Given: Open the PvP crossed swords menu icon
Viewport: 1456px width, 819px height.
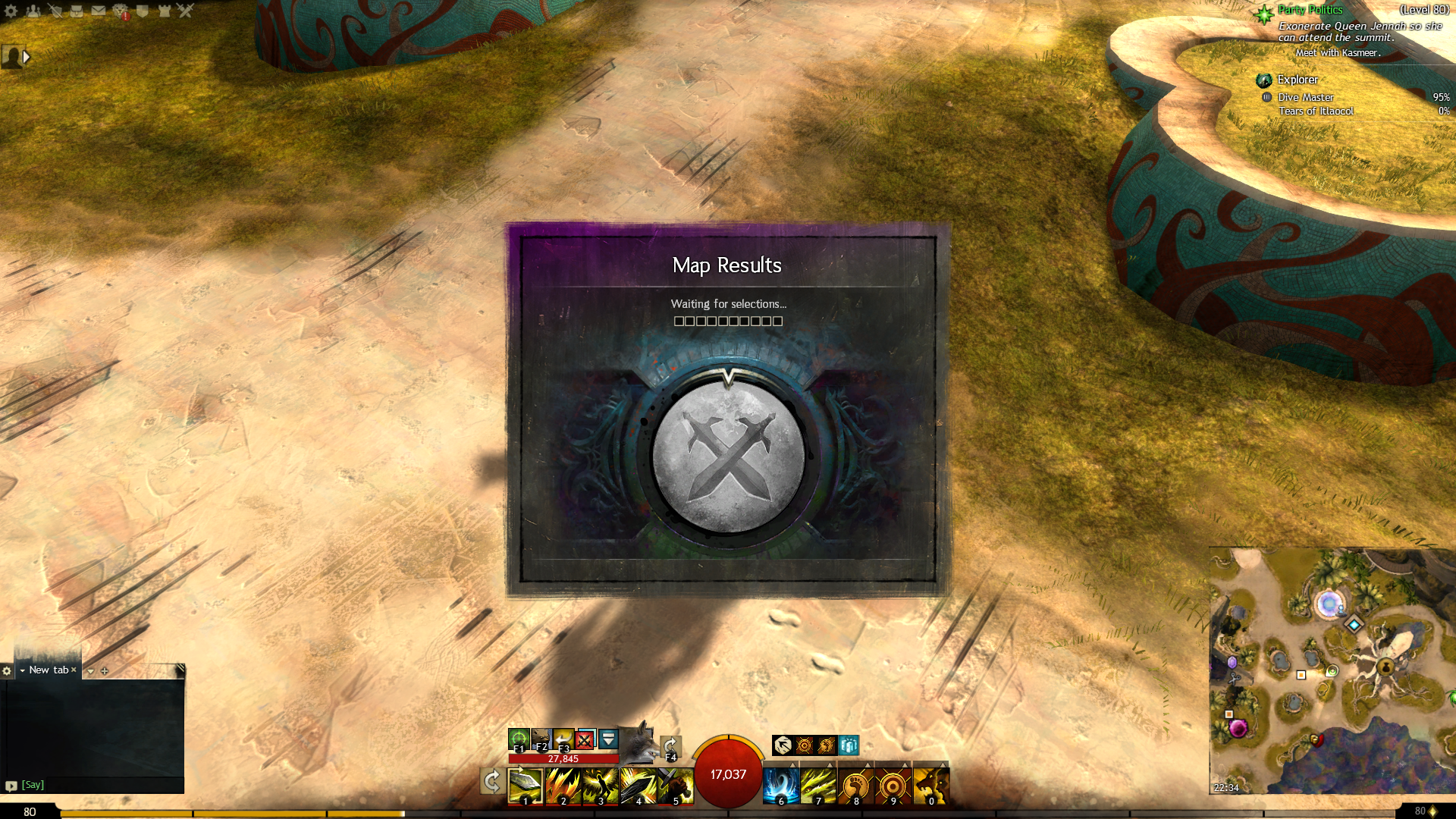Looking at the screenshot, I should 186,11.
